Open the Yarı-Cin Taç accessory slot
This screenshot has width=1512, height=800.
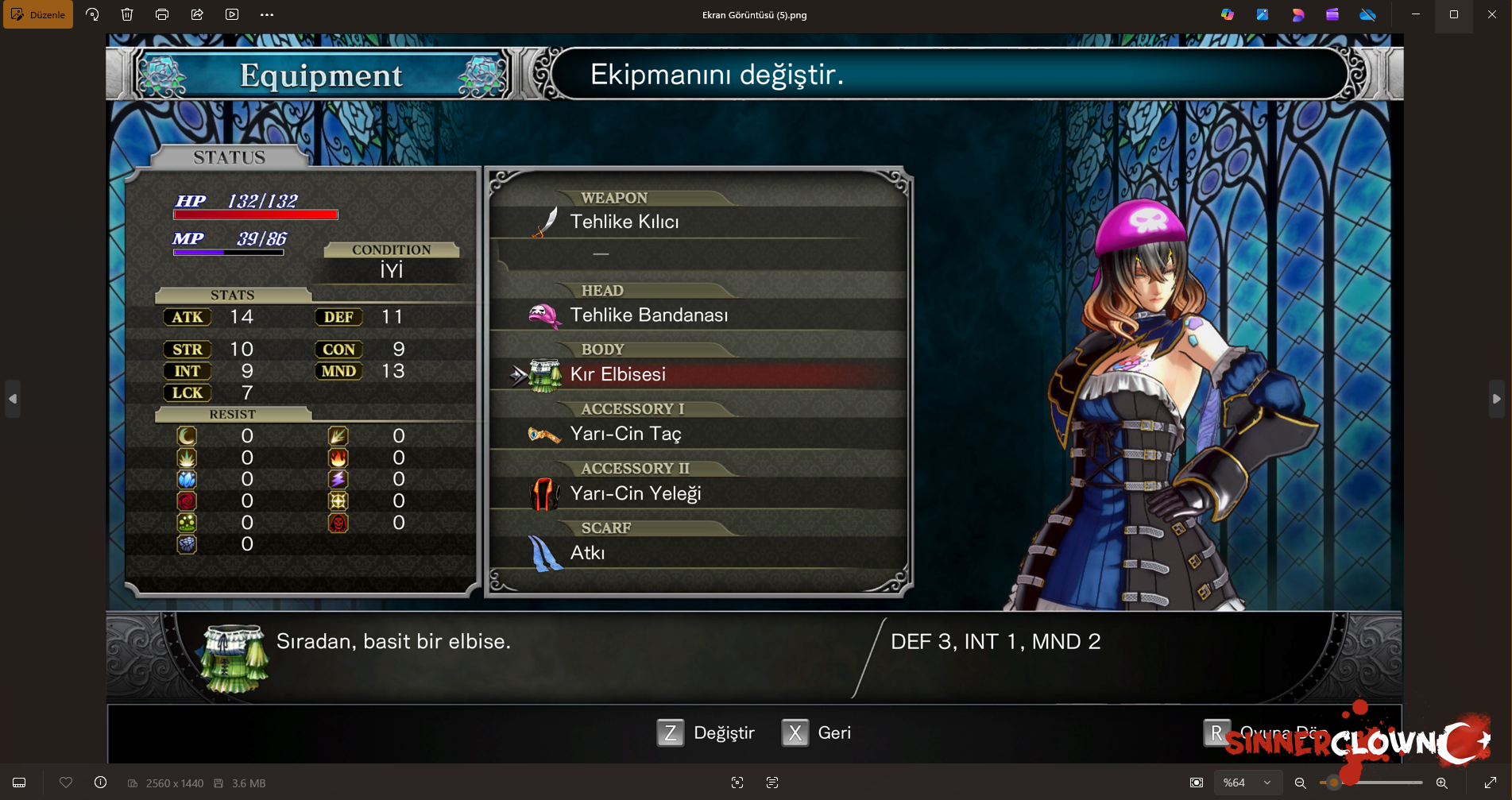(625, 435)
